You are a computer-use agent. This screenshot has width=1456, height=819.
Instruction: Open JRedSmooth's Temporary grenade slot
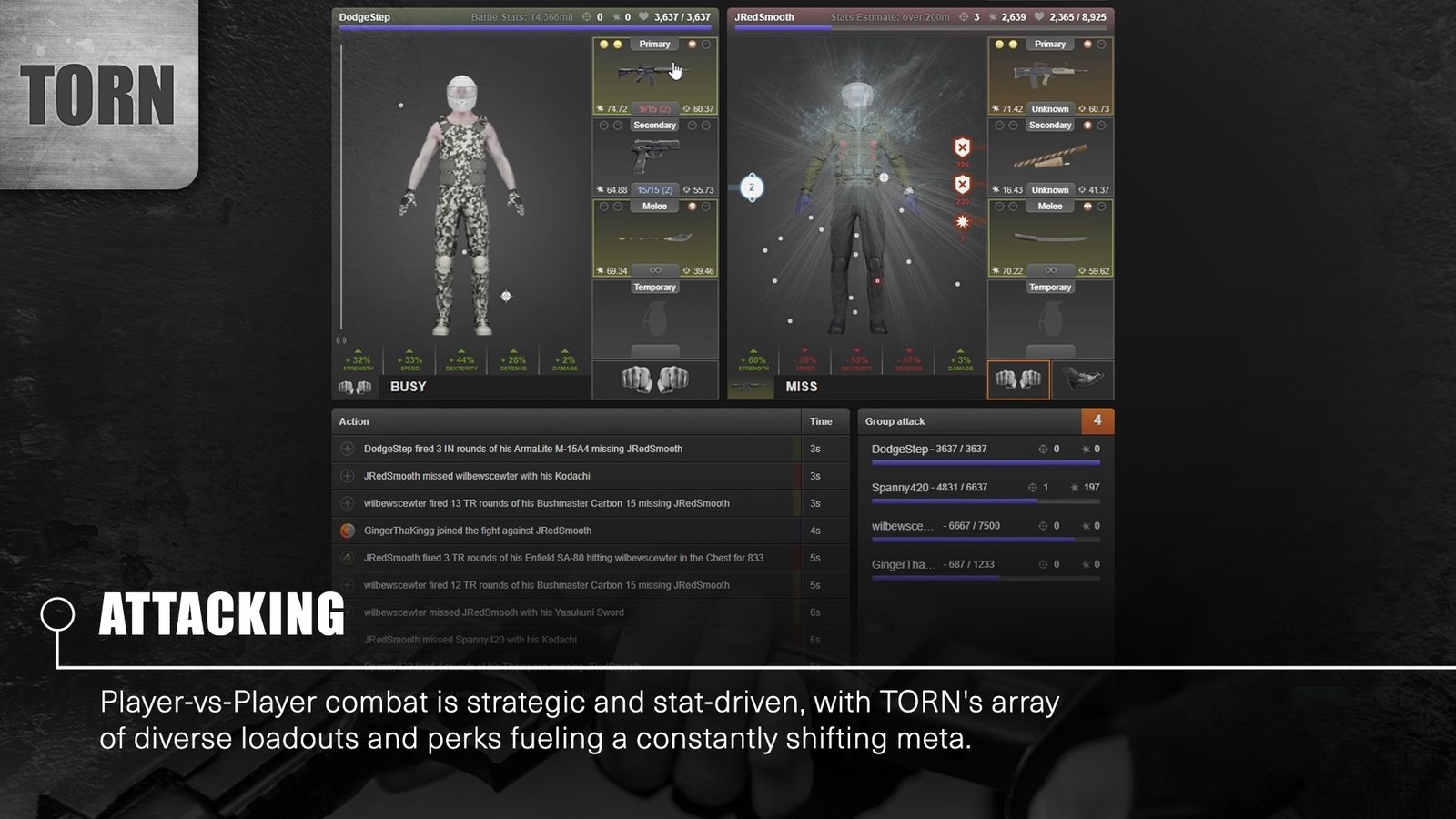(x=1050, y=320)
